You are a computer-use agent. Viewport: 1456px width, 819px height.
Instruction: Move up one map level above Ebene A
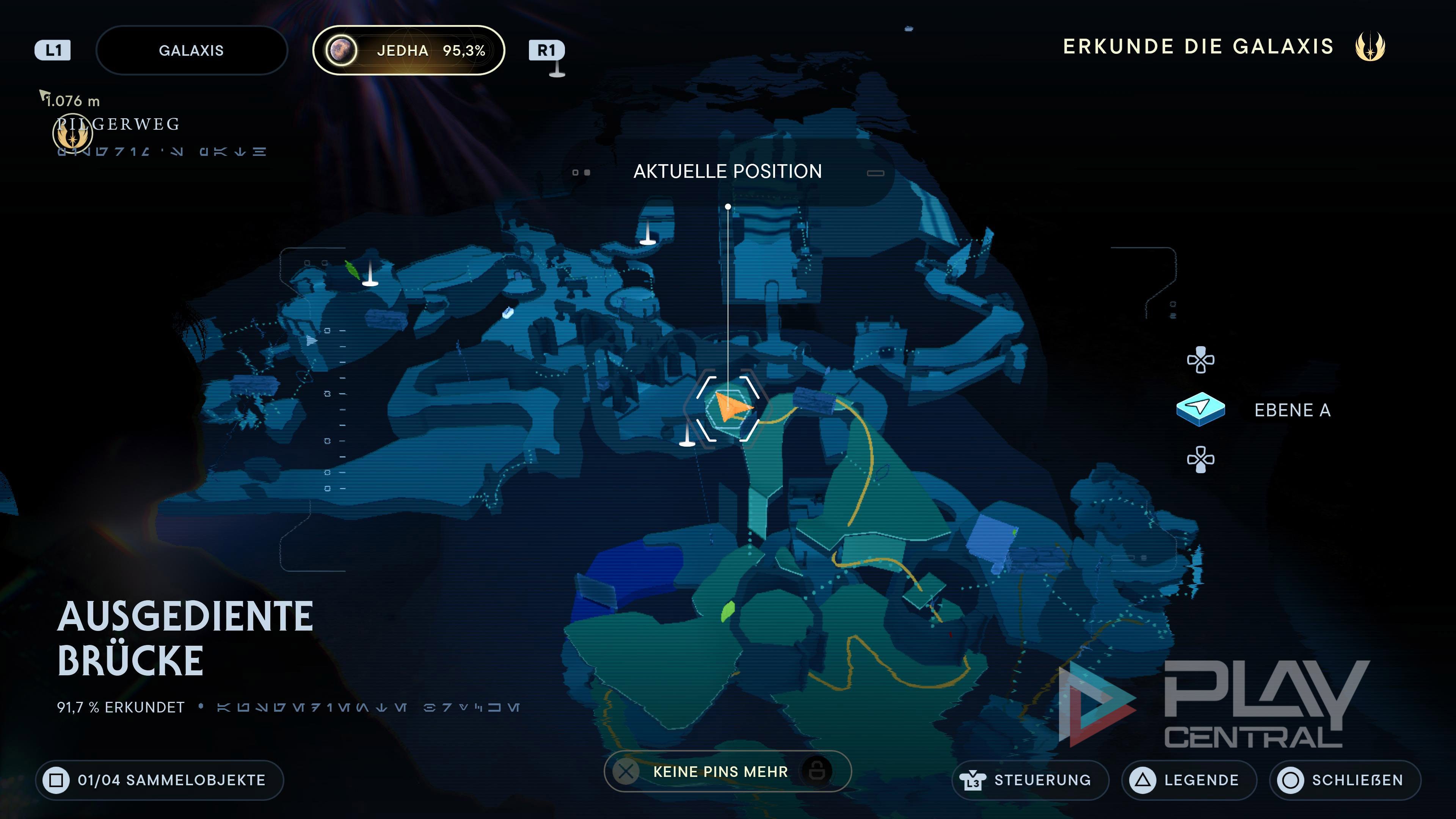[1200, 360]
